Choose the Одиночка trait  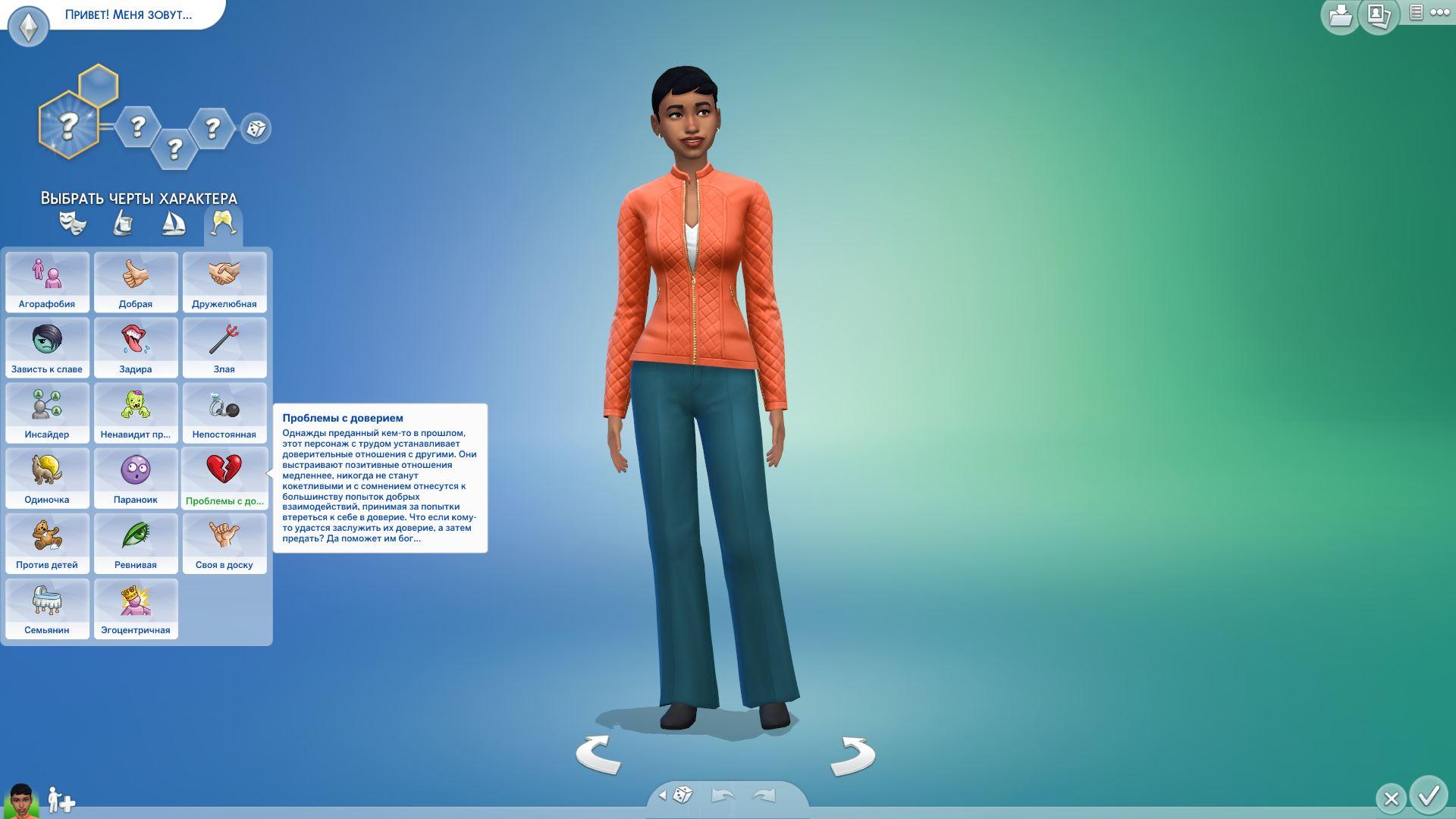point(47,478)
